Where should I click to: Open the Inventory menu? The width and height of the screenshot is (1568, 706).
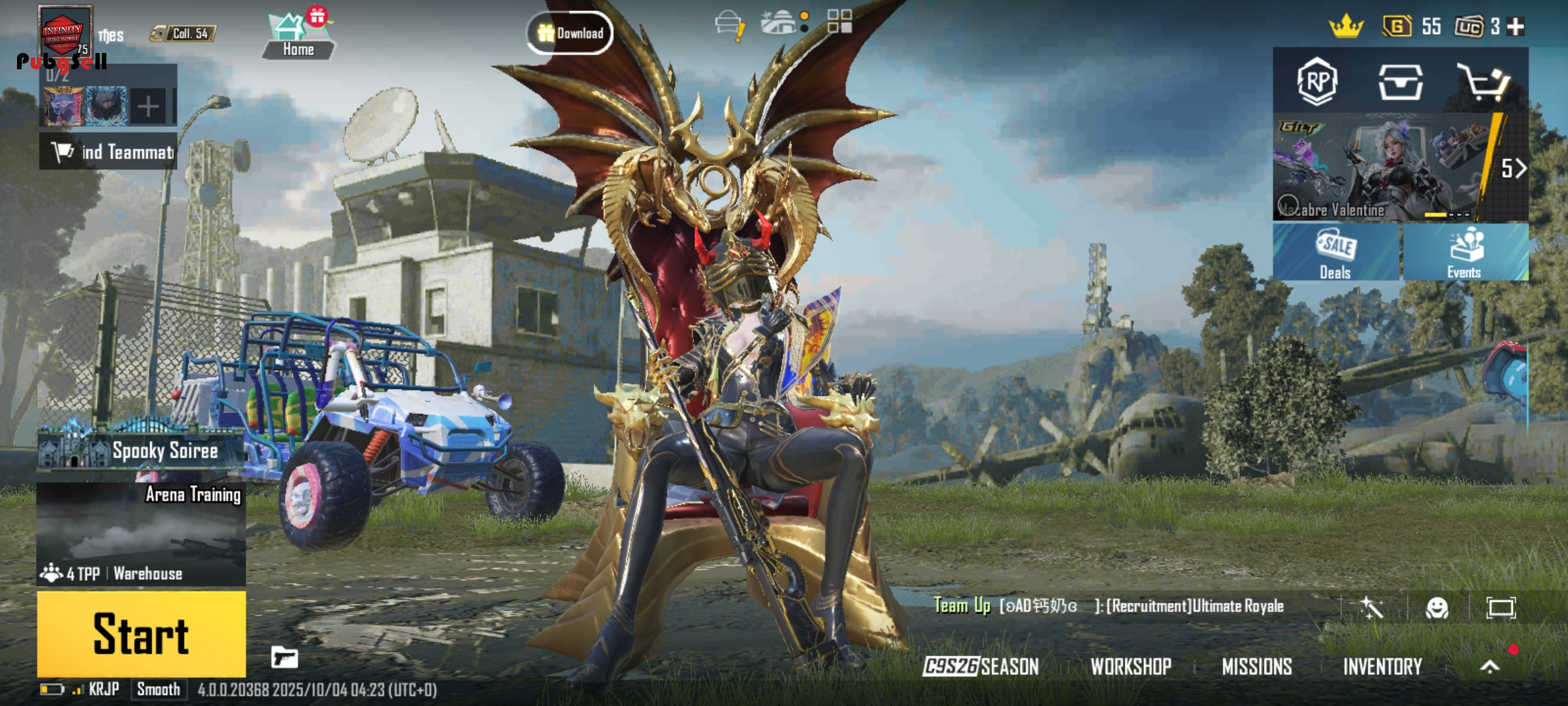(x=1382, y=666)
